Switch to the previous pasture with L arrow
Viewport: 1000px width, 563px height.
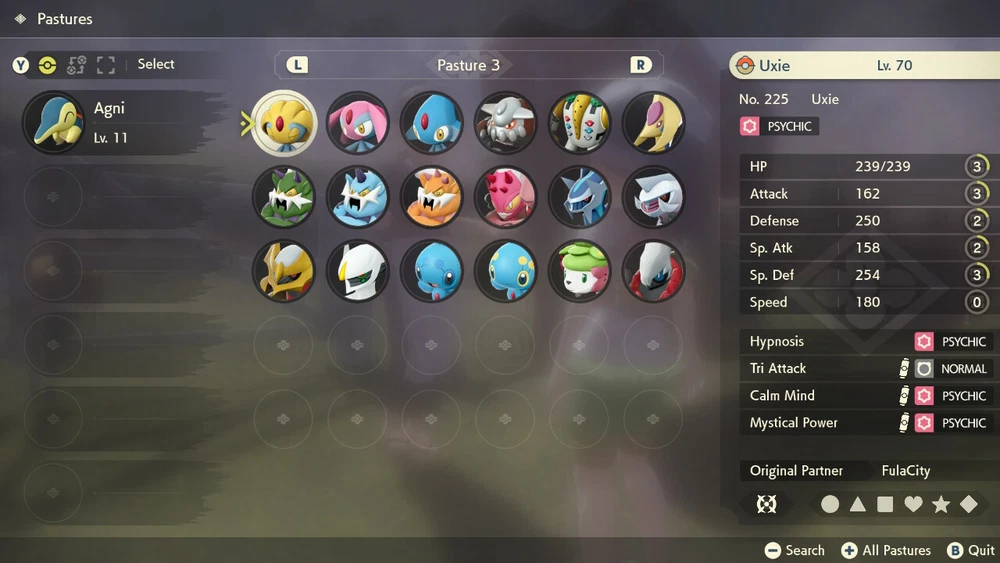297,65
